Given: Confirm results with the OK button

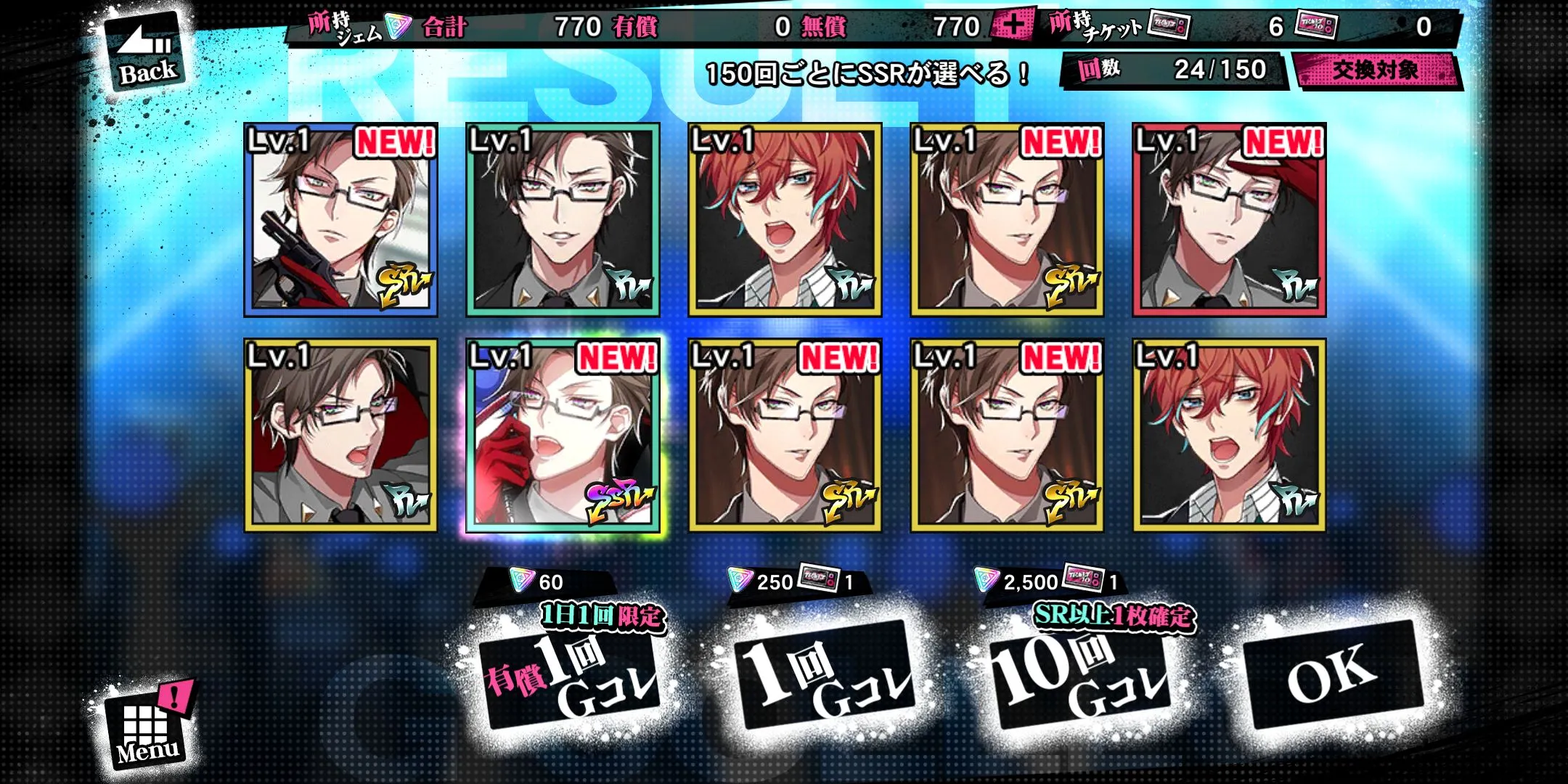Looking at the screenshot, I should tap(1332, 674).
